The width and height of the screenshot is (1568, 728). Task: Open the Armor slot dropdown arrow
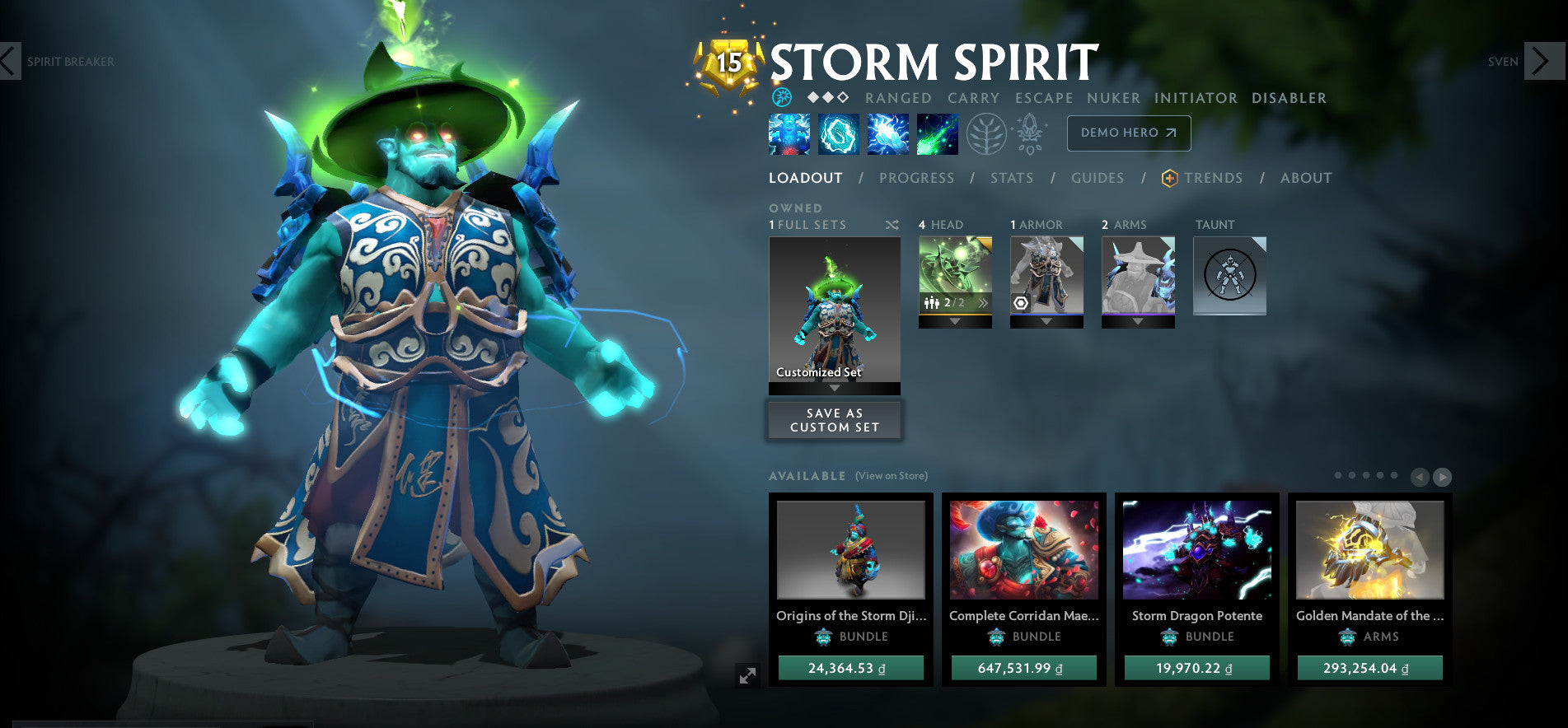point(1047,322)
